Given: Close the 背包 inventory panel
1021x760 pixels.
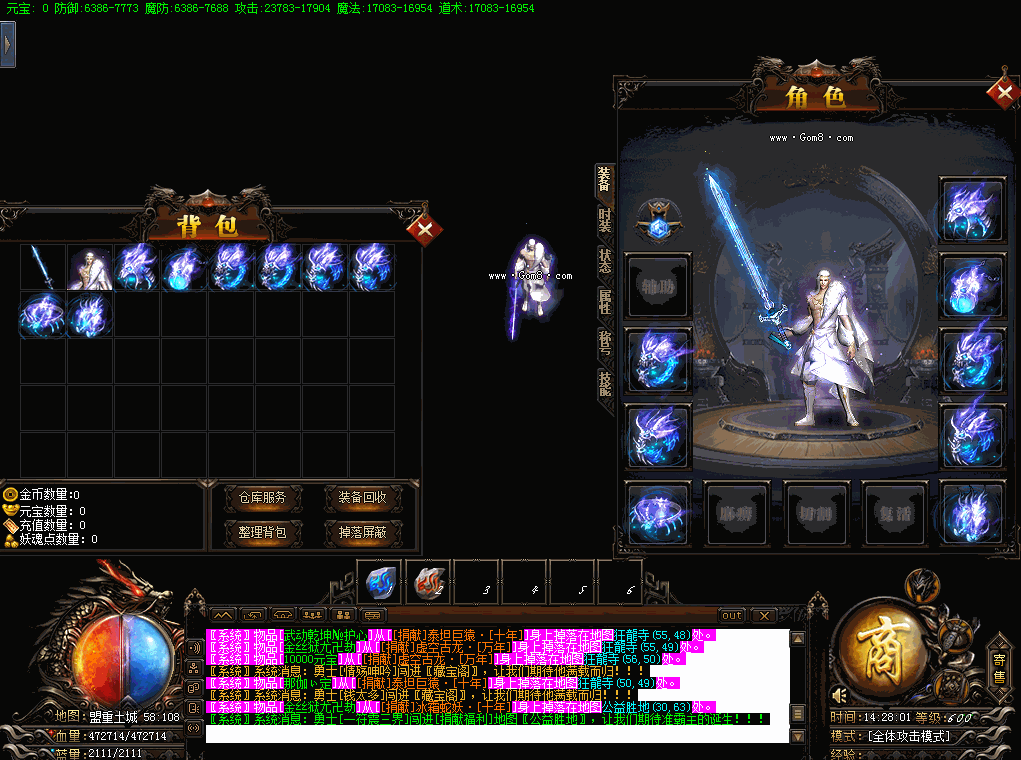Looking at the screenshot, I should click(425, 230).
